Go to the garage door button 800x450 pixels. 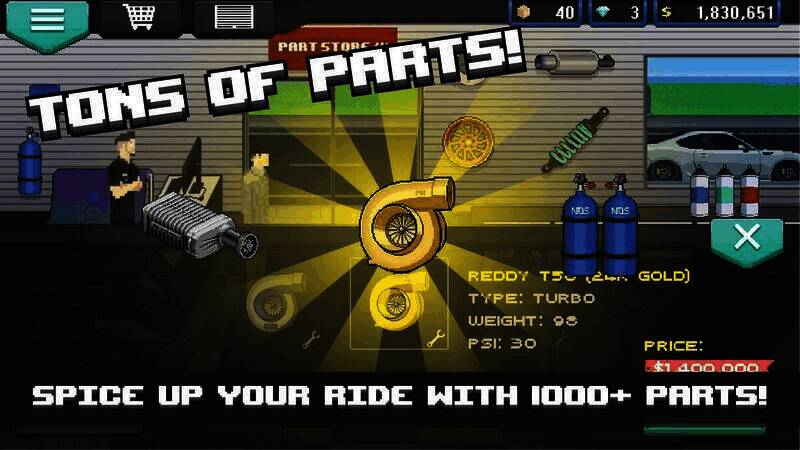(x=236, y=18)
